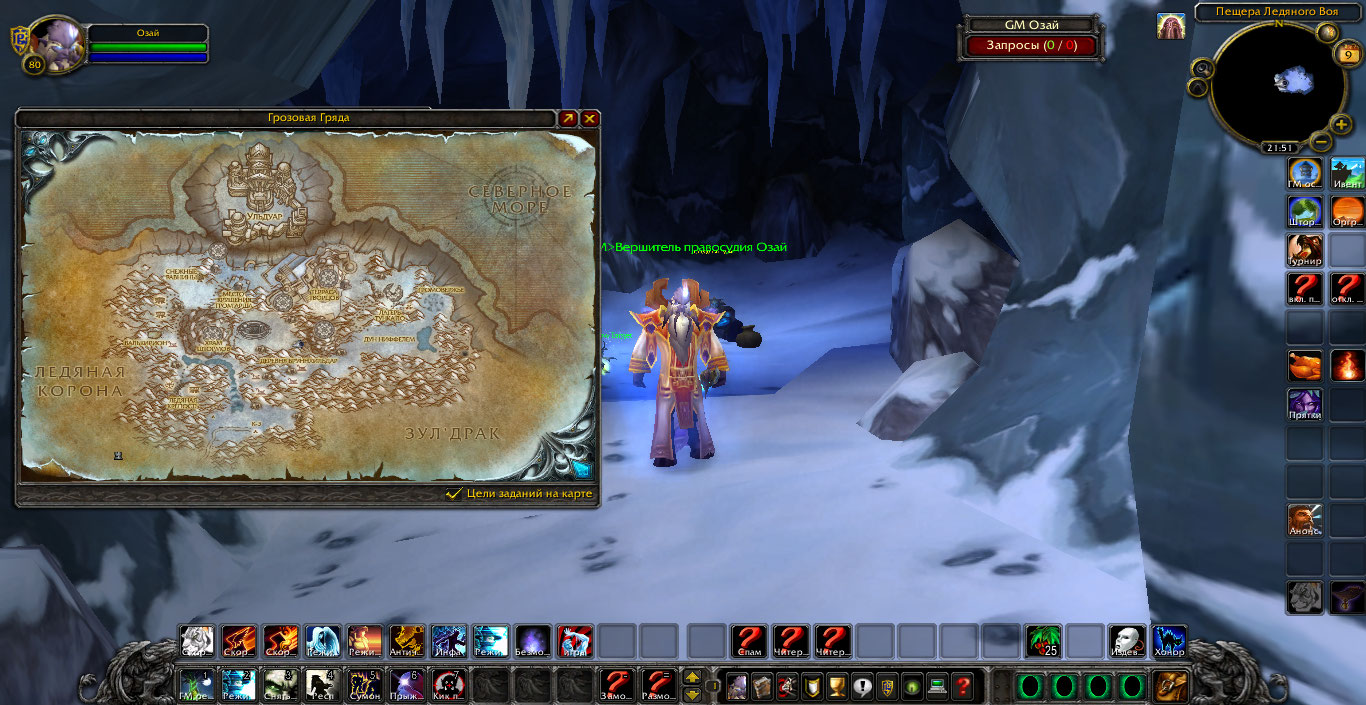This screenshot has width=1366, height=705.
Task: Activate the Хэнвр black cat icon
Action: (1169, 640)
